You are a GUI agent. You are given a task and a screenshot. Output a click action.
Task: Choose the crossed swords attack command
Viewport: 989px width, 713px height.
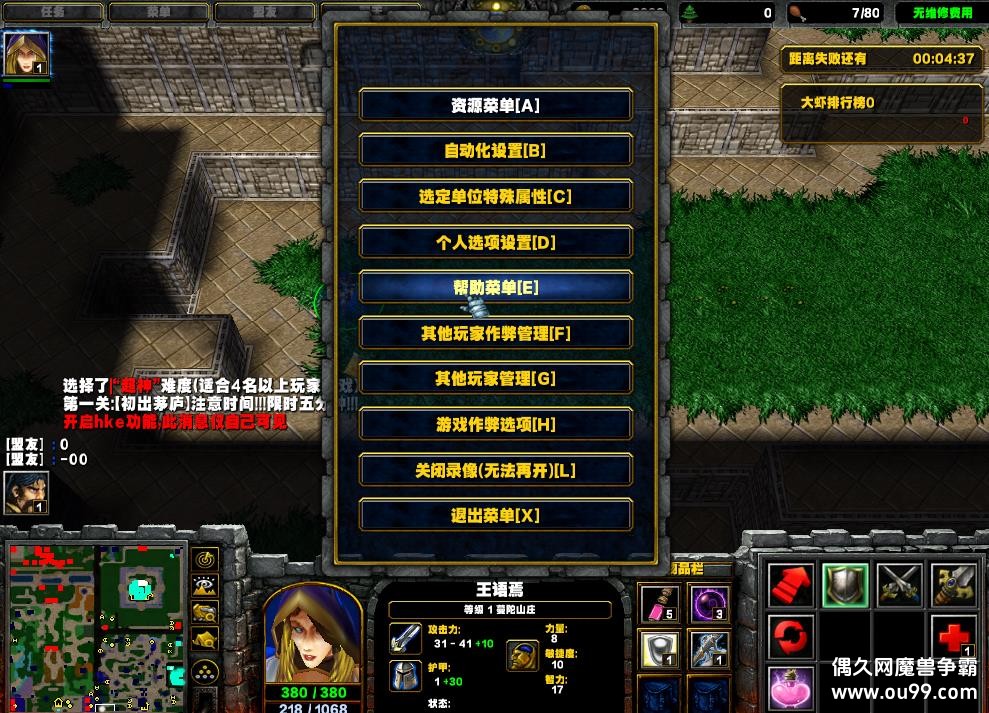899,586
